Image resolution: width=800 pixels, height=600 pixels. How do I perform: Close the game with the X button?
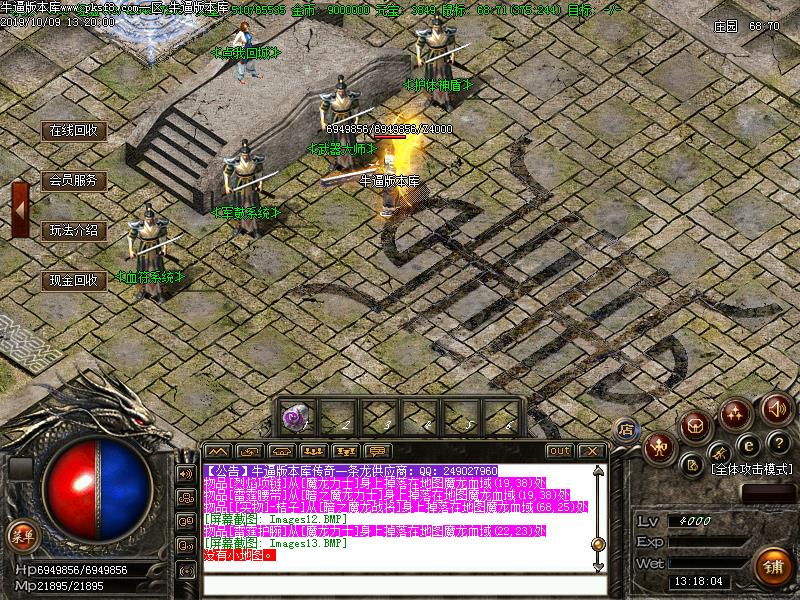pos(591,451)
